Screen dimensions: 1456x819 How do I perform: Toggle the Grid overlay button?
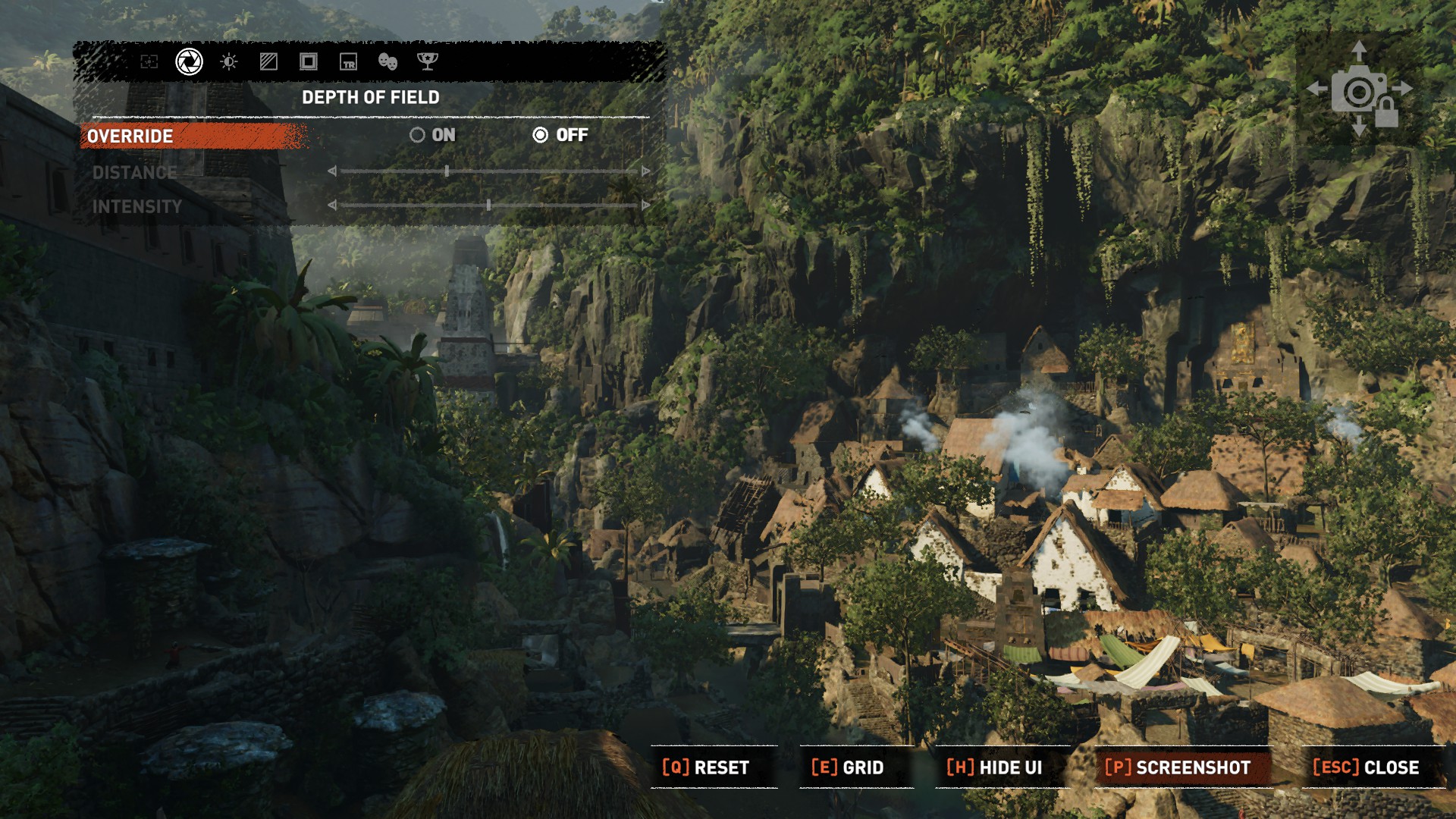[x=848, y=767]
